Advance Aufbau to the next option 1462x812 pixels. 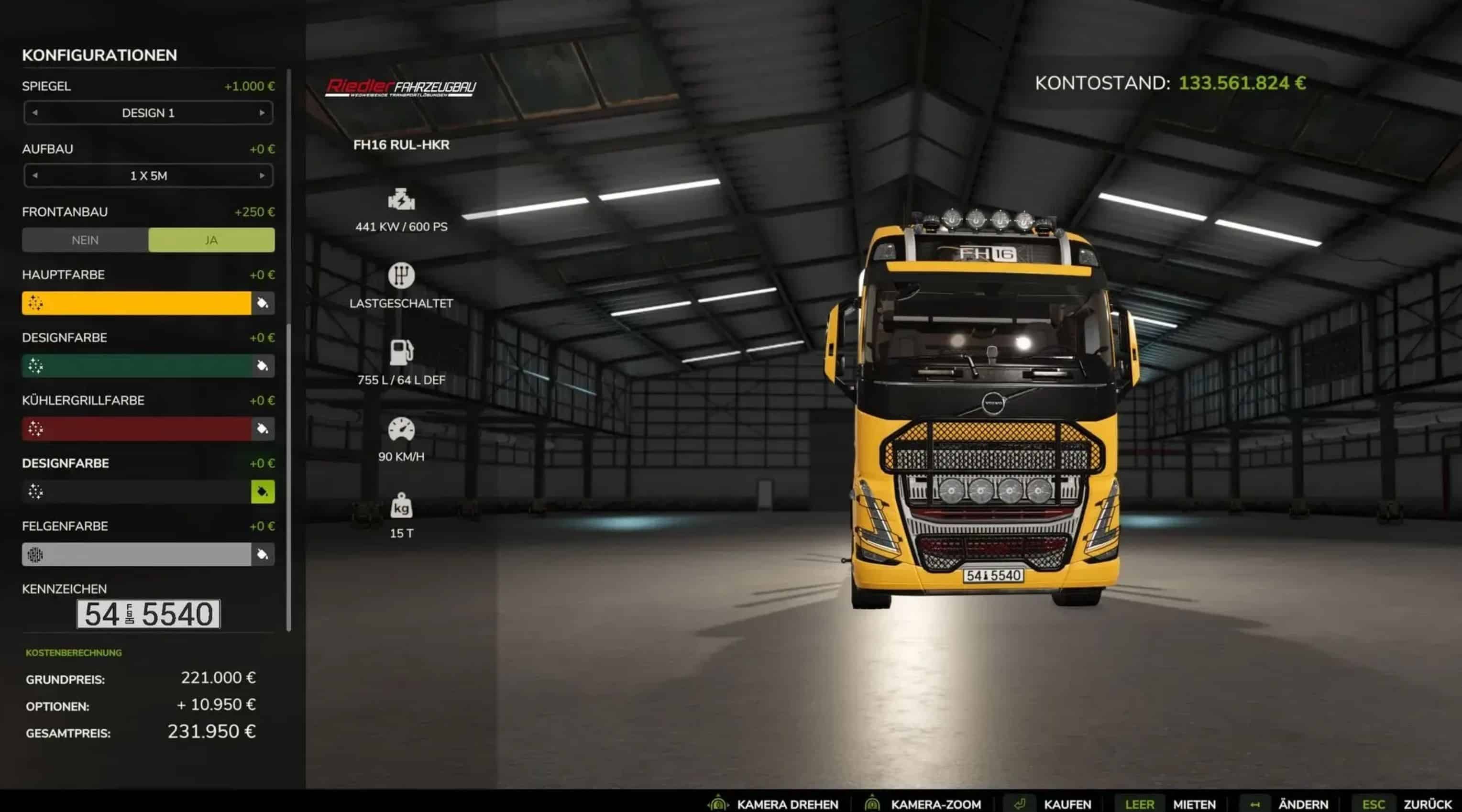coord(262,176)
